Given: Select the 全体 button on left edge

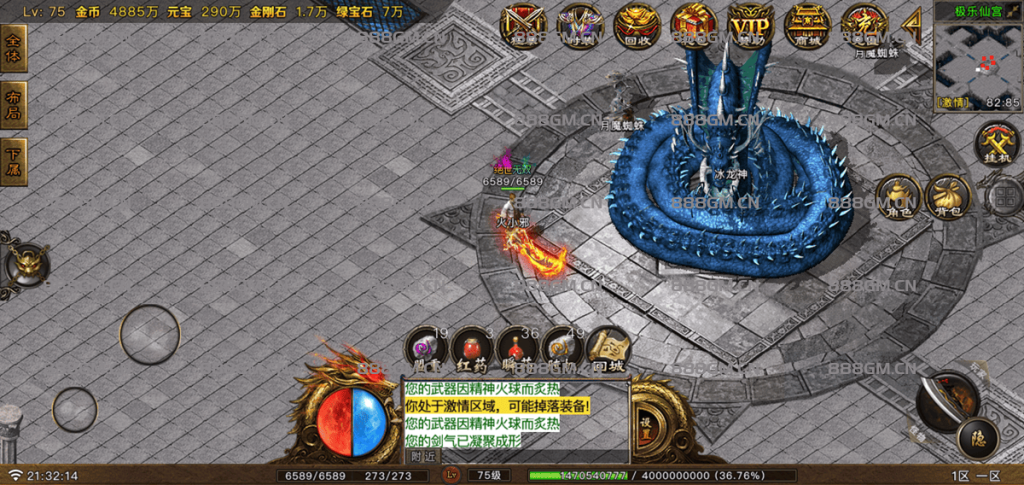Looking at the screenshot, I should click(14, 48).
